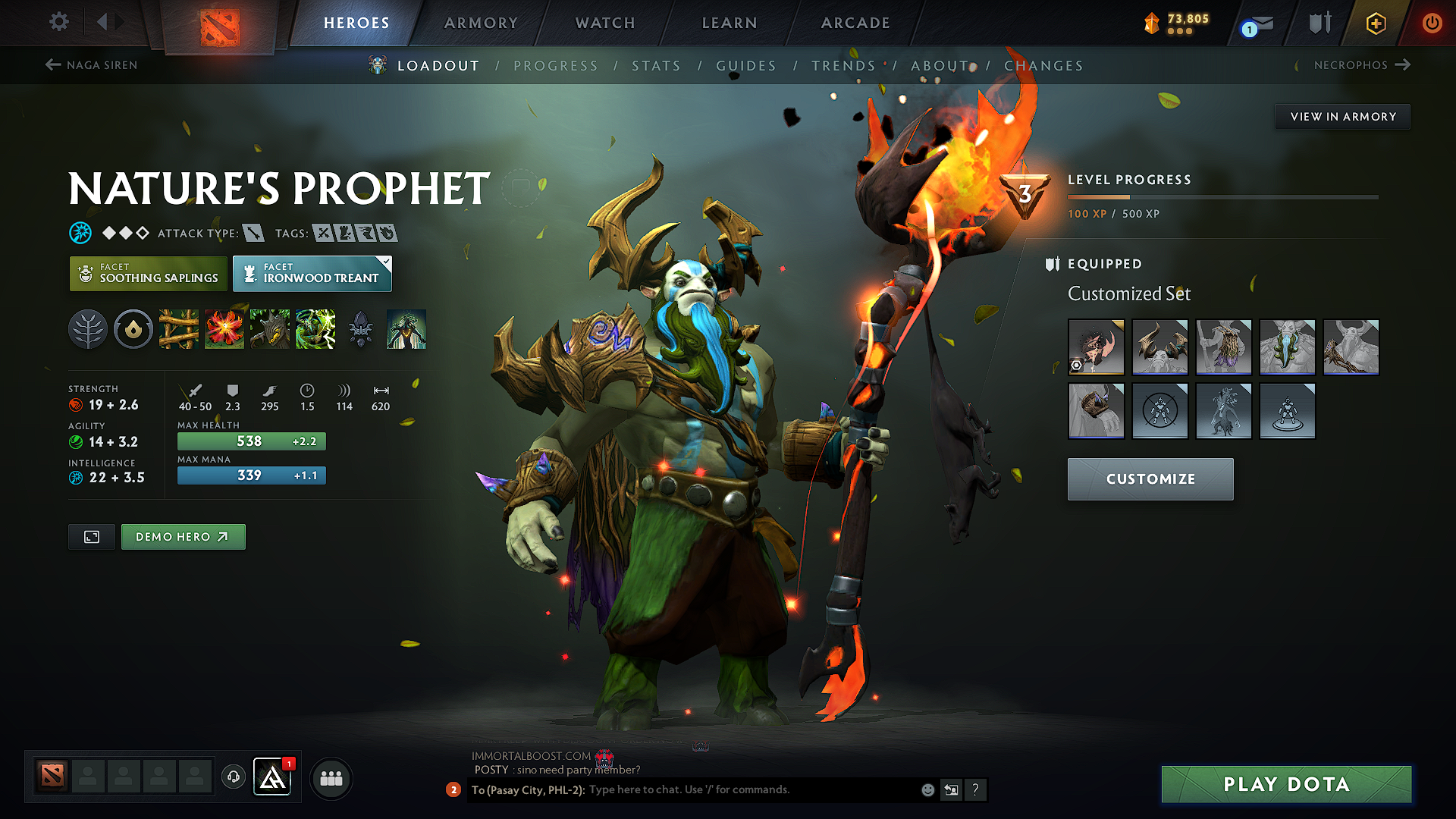Open Dota Plus via the gold plus icon
The image size is (1456, 819).
pos(1375,23)
